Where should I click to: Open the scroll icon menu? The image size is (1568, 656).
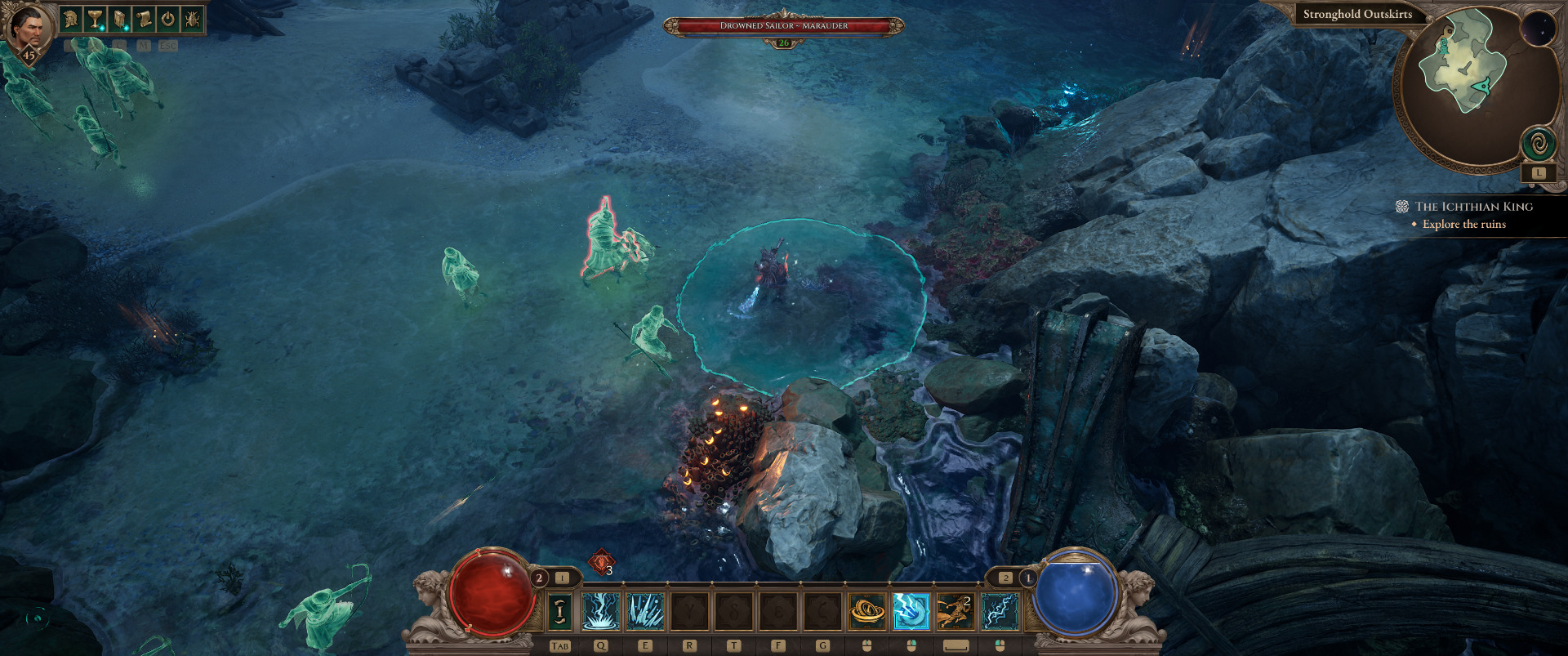[x=144, y=18]
